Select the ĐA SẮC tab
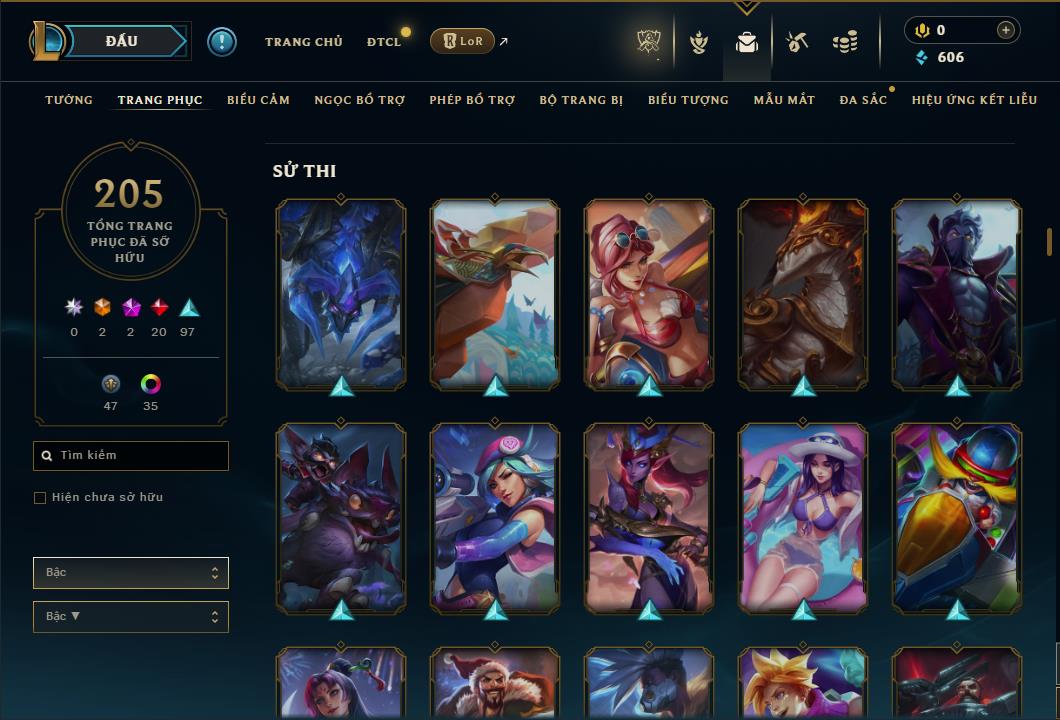The image size is (1060, 720). click(863, 100)
